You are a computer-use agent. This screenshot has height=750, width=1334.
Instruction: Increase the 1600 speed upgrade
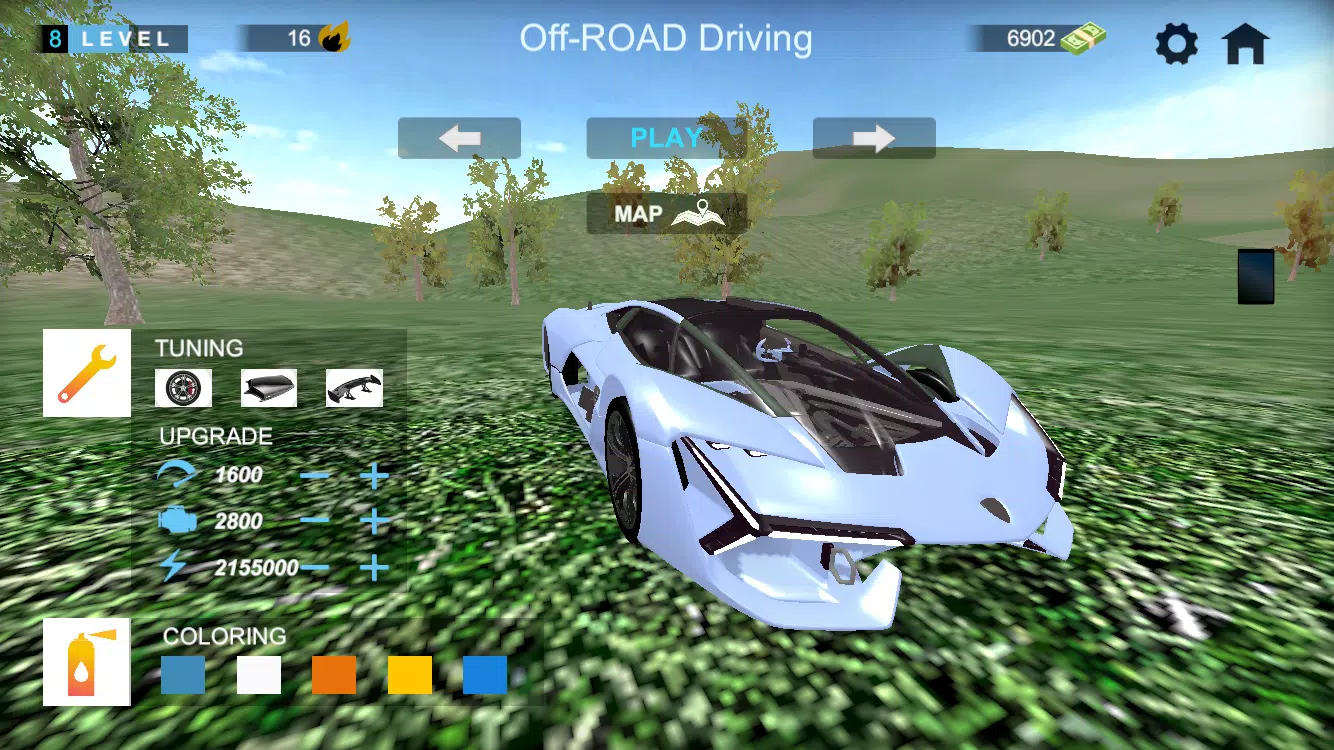pyautogui.click(x=374, y=475)
